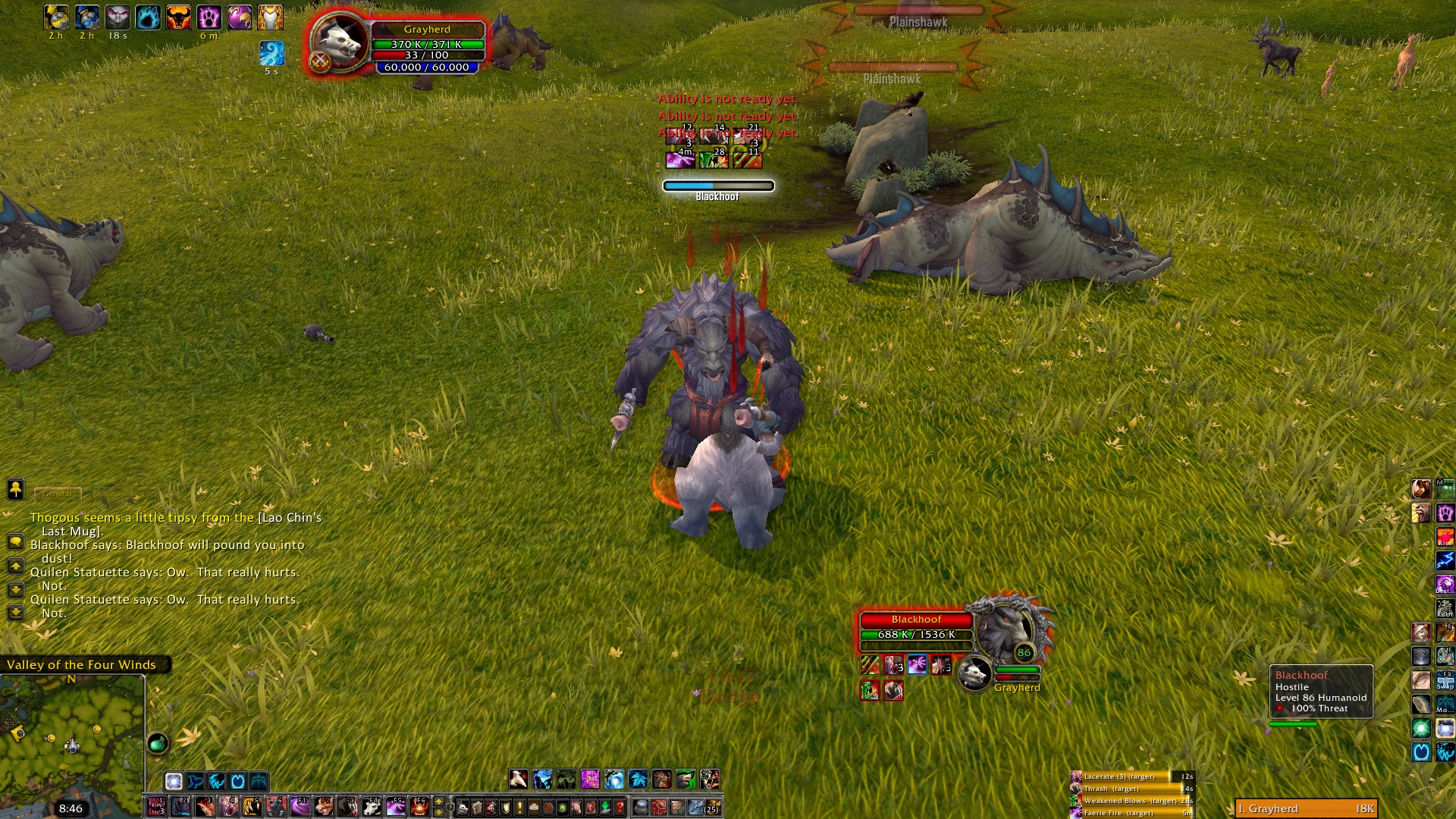Use the bear skull ability on F4
The width and height of the screenshot is (1456, 819).
(372, 806)
